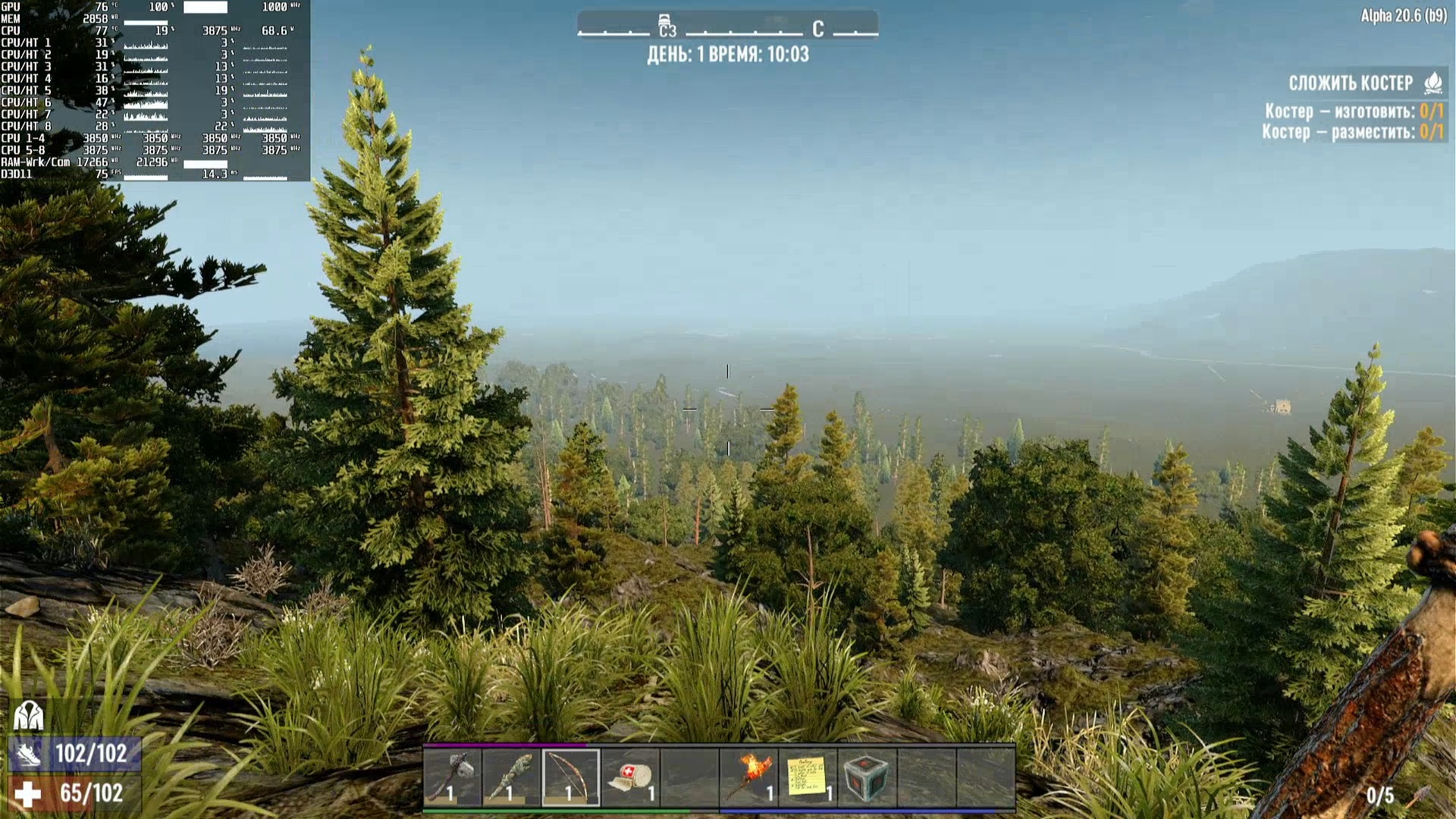
Task: Click the 'Сложить костер' quest tracker title
Action: [1351, 83]
